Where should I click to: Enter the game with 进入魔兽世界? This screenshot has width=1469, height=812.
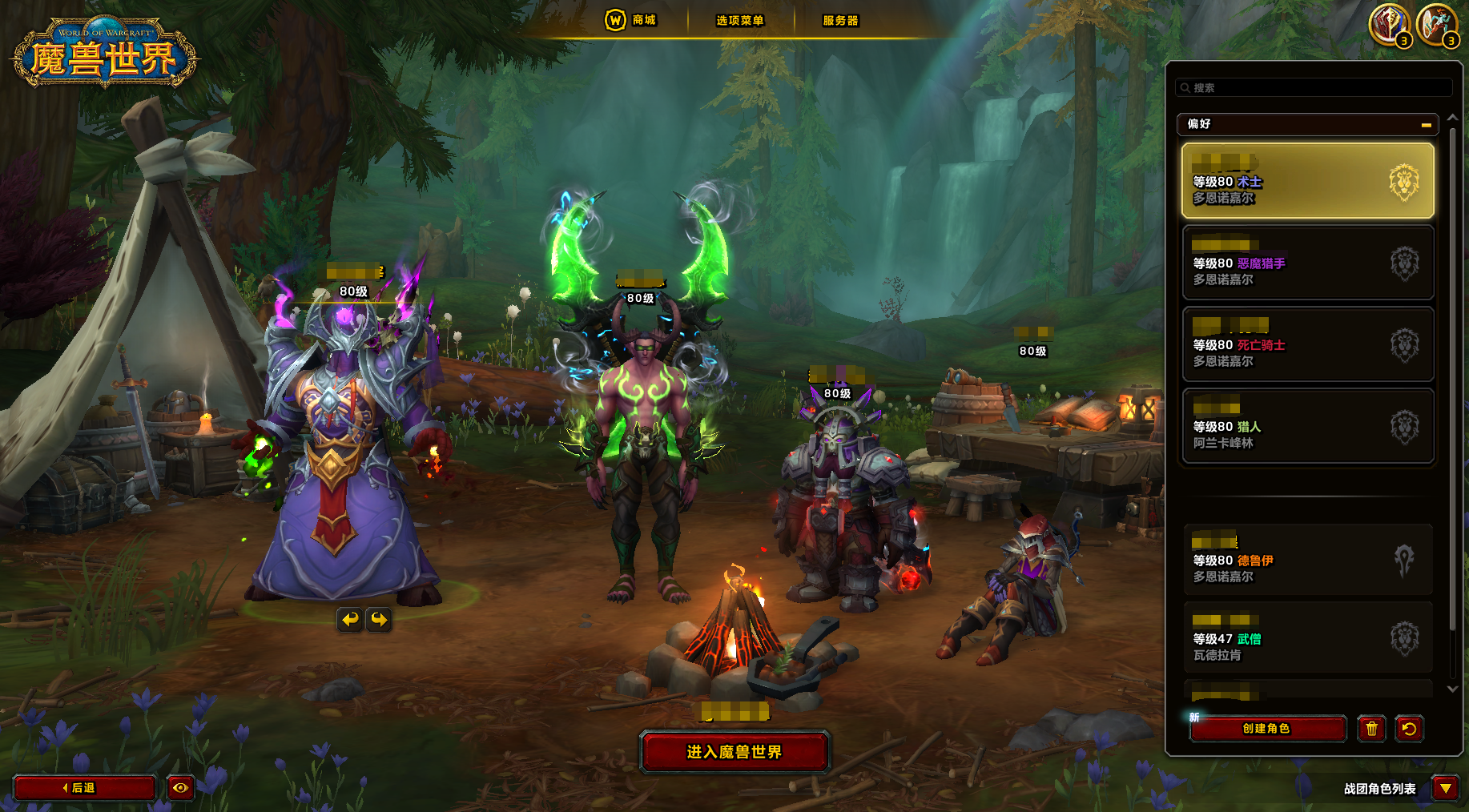click(x=734, y=752)
